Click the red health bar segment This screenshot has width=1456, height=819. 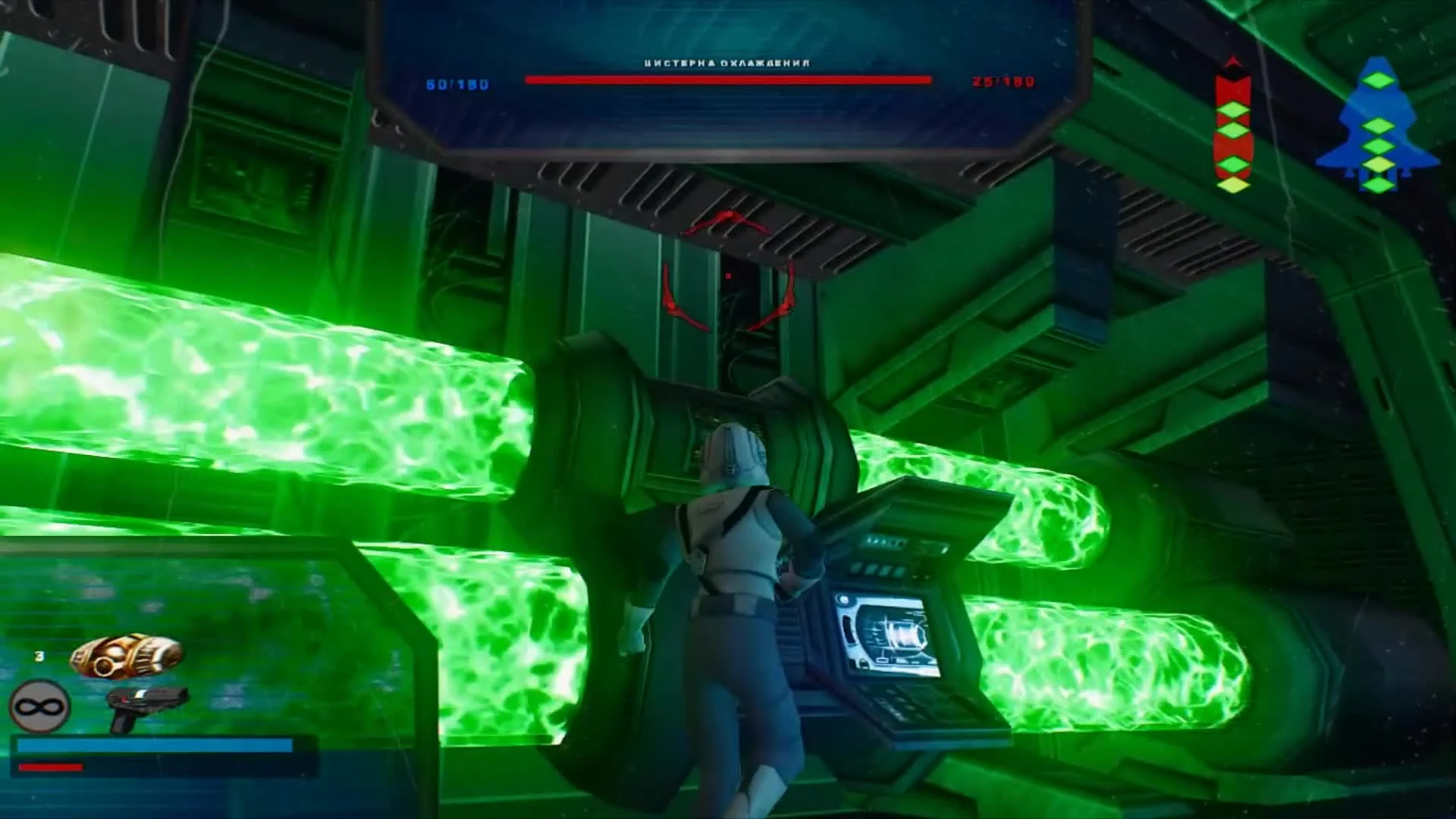click(x=50, y=767)
